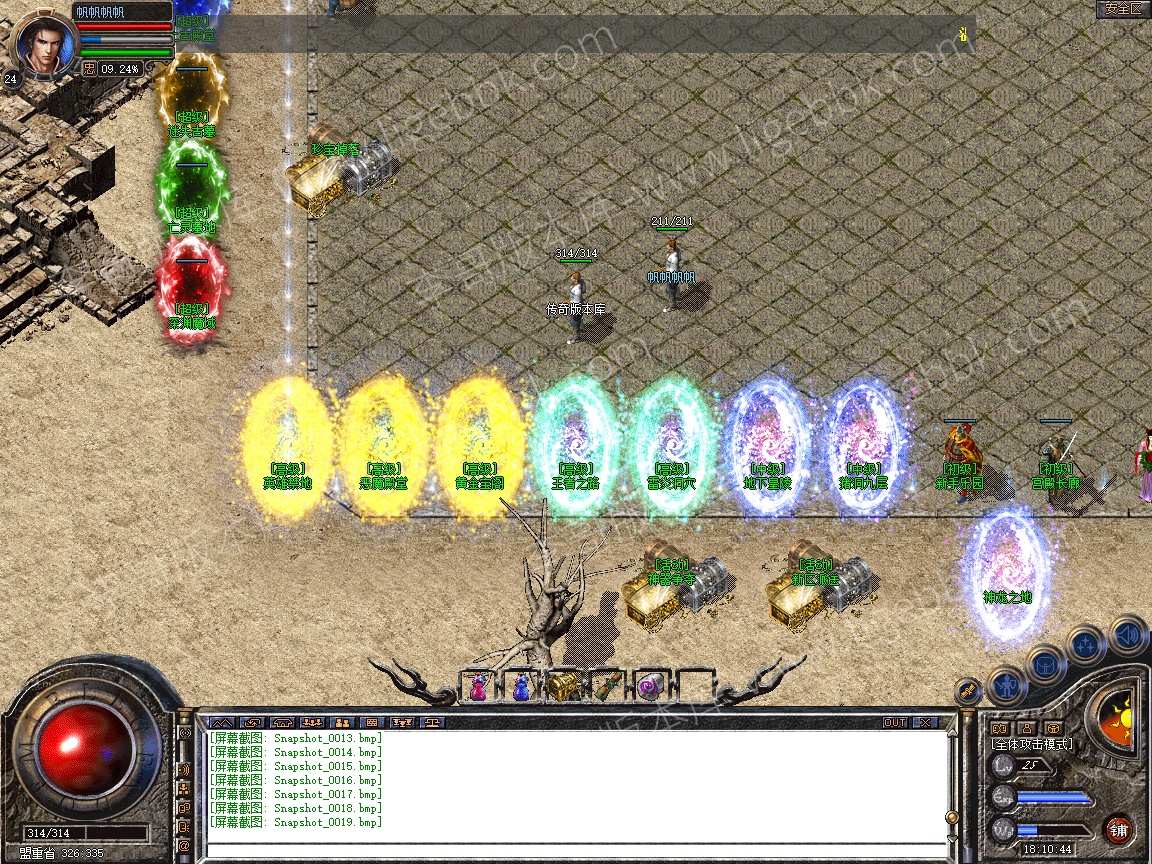Use the blue potion in belt
Screen dimensions: 1152x864
click(521, 687)
